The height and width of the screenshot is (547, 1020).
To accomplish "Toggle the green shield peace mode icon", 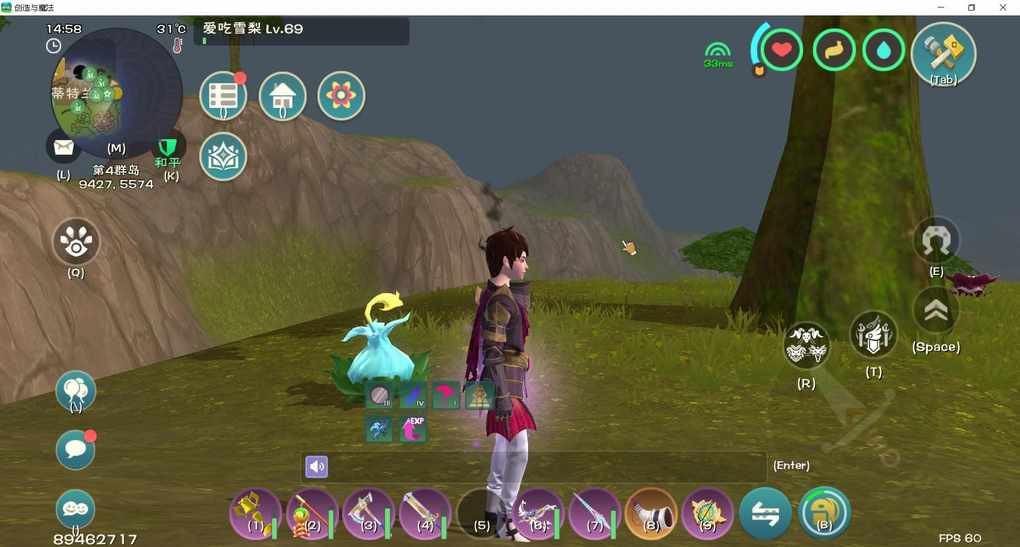I will pos(169,147).
